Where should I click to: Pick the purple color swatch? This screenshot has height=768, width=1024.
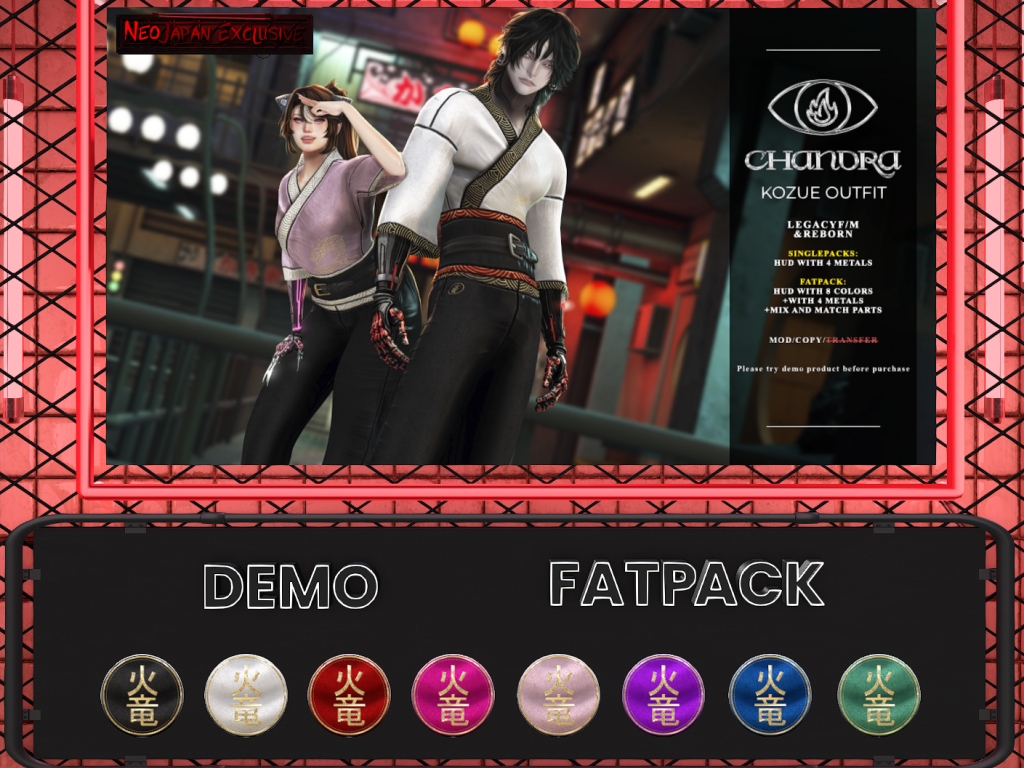tap(663, 695)
